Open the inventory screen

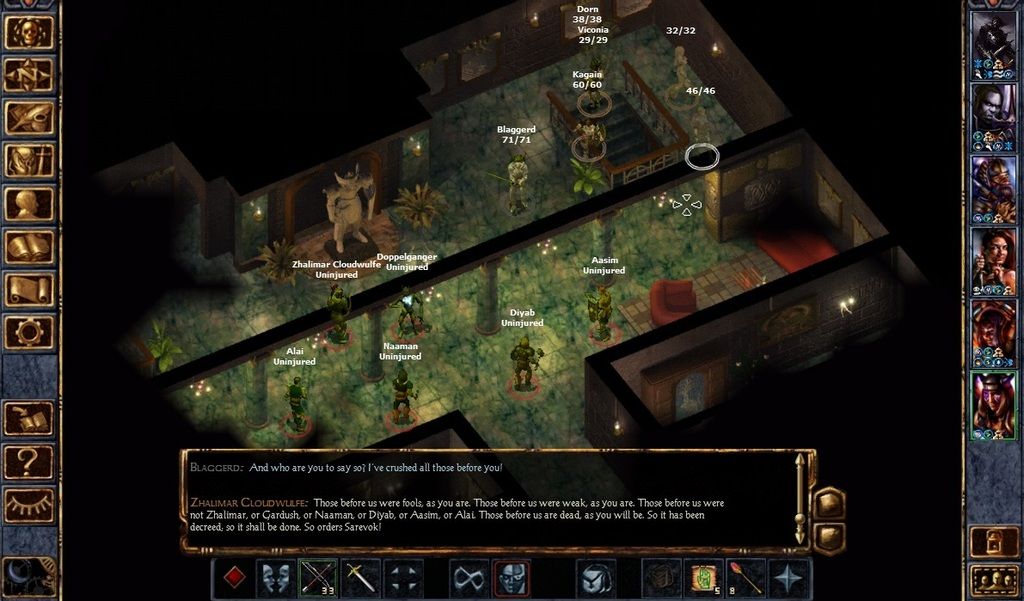pos(29,160)
